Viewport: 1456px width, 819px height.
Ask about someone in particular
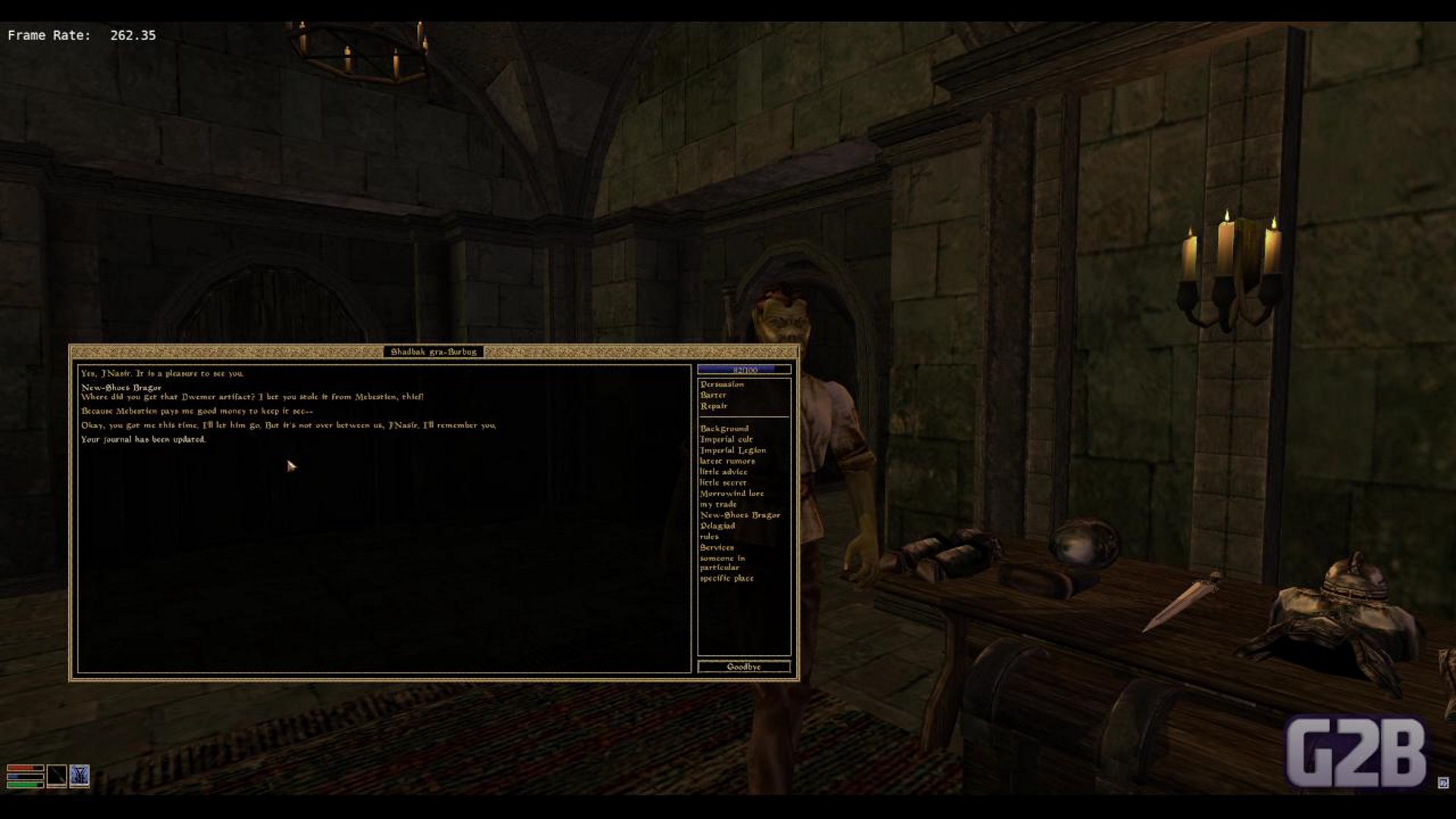click(721, 563)
